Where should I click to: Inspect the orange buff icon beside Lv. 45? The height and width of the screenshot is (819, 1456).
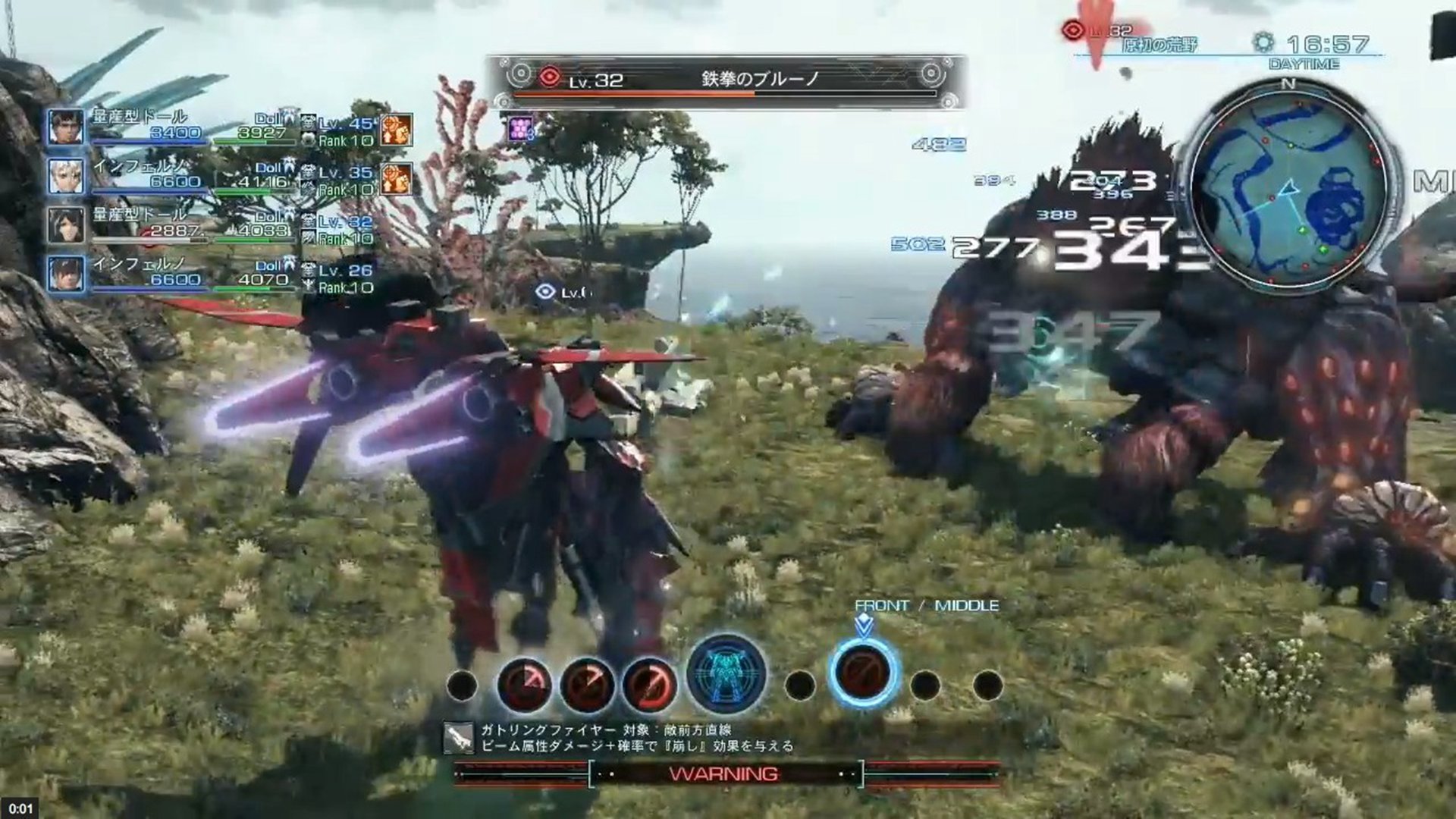(x=397, y=130)
